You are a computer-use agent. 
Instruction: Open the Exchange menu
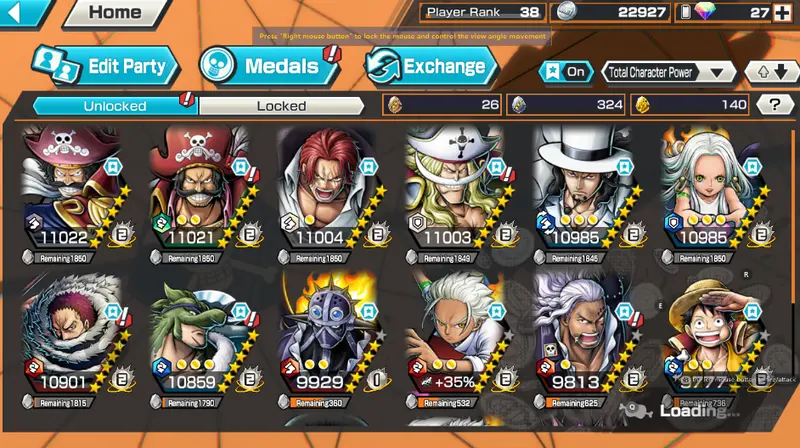coord(431,66)
